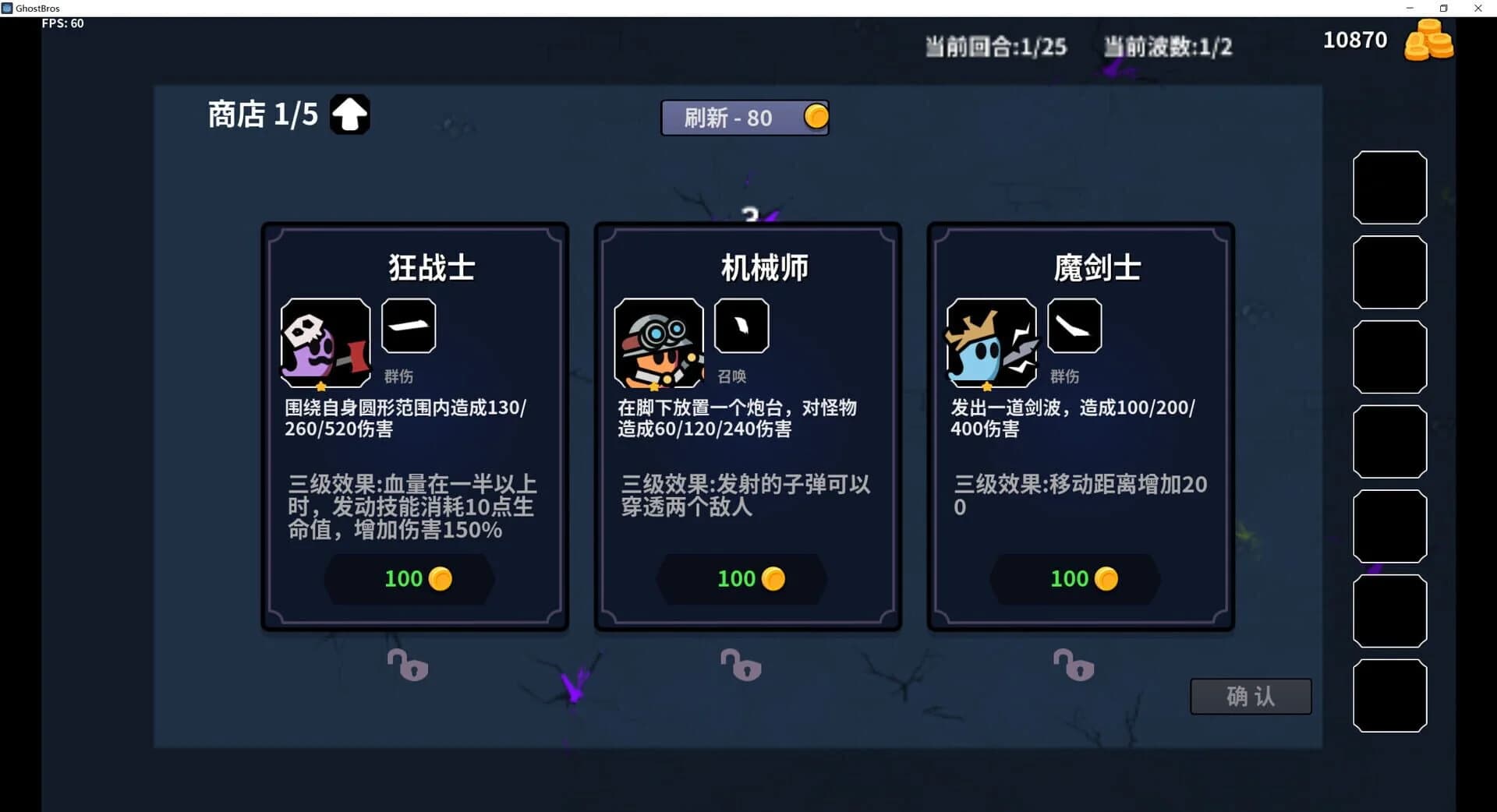This screenshot has height=812, width=1497.
Task: Click the 魔剑士 sword-wave skill icon
Action: 1074,326
